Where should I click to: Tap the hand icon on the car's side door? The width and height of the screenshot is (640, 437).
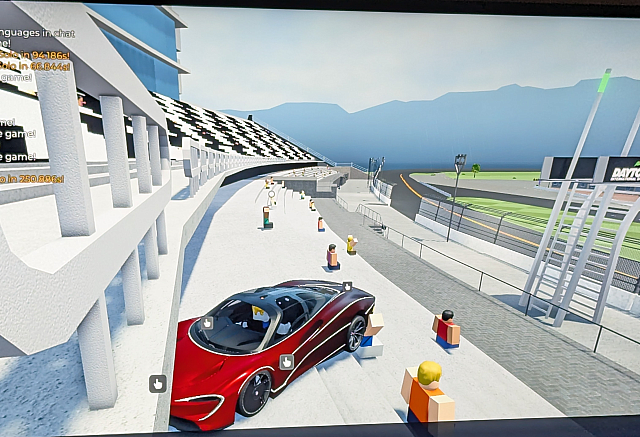pos(286,362)
